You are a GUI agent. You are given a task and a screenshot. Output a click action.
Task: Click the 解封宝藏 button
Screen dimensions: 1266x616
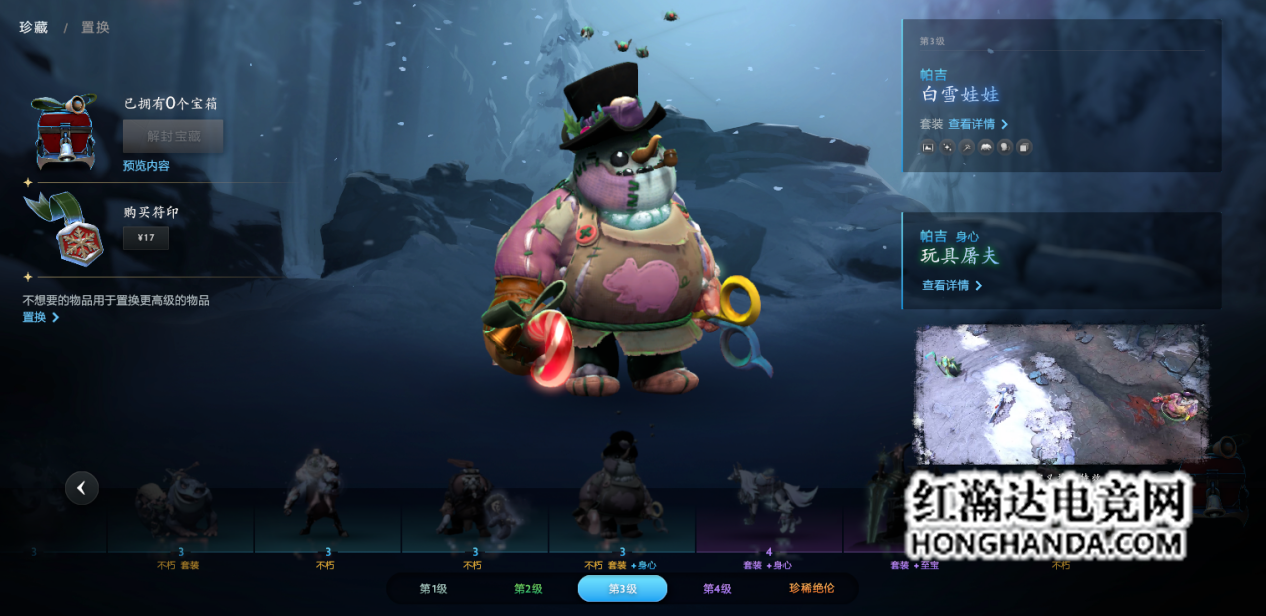point(173,136)
